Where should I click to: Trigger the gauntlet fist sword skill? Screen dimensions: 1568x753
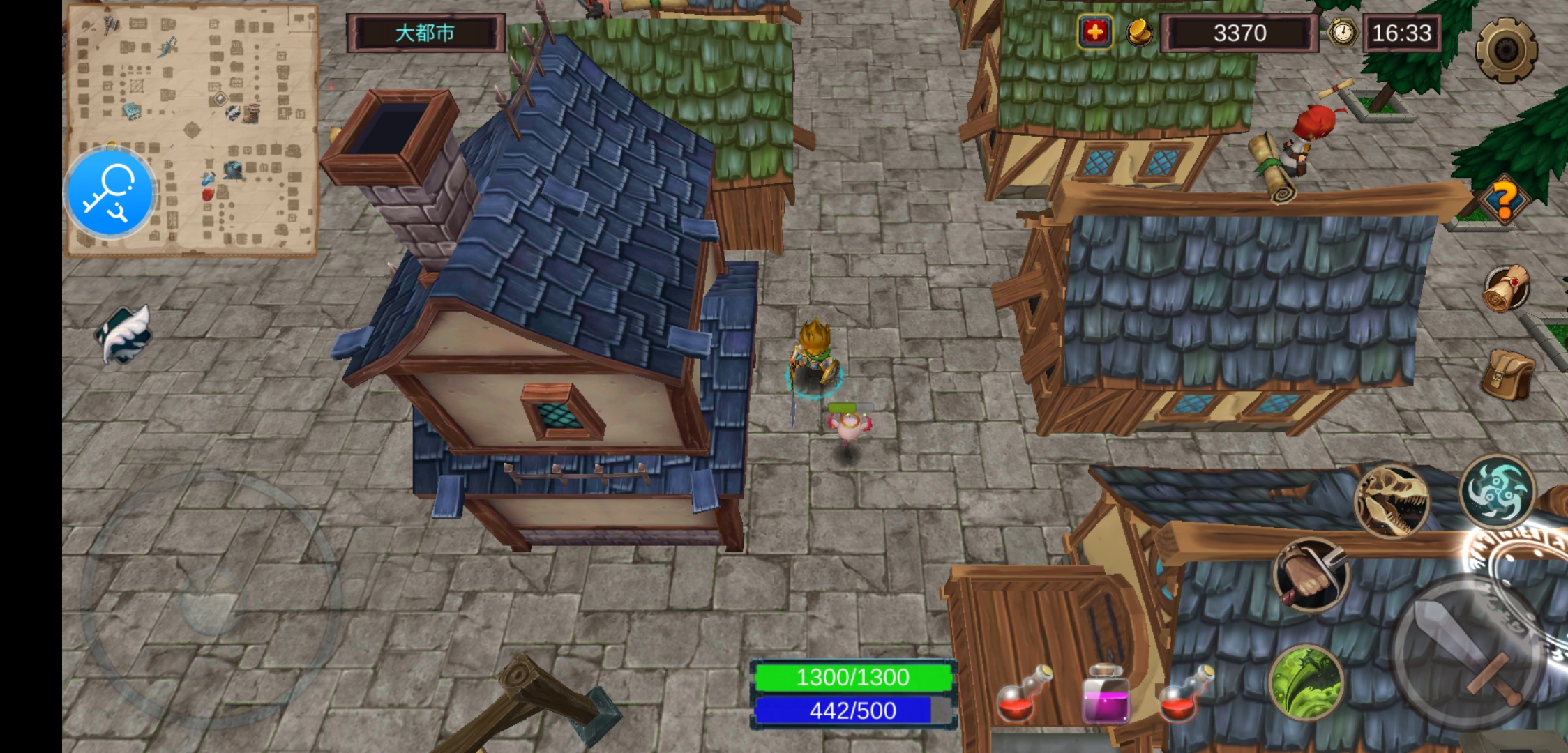[x=1311, y=575]
